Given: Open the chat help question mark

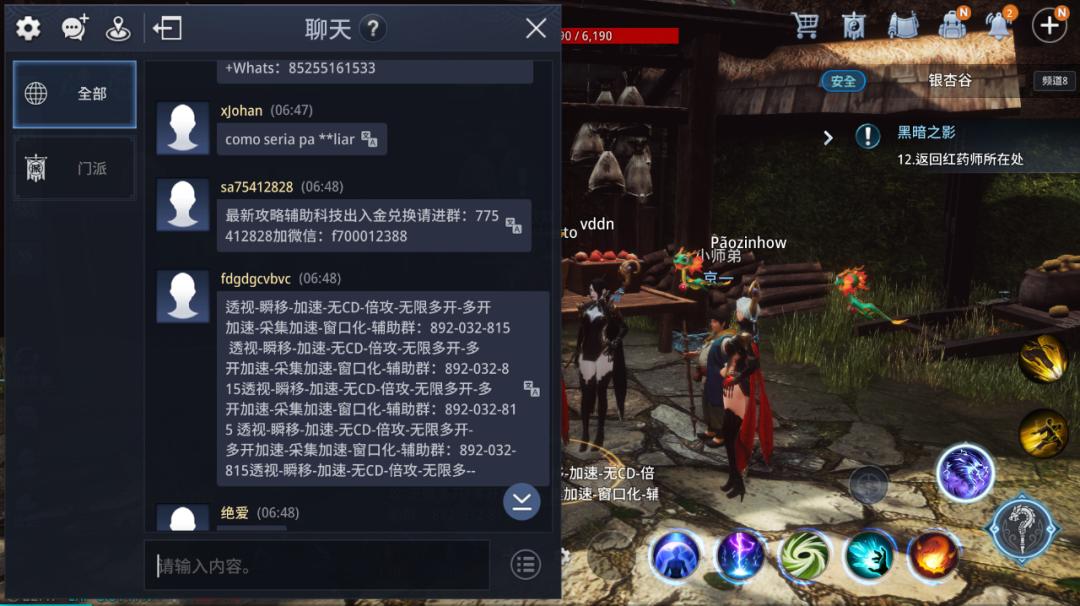Looking at the screenshot, I should (x=372, y=28).
